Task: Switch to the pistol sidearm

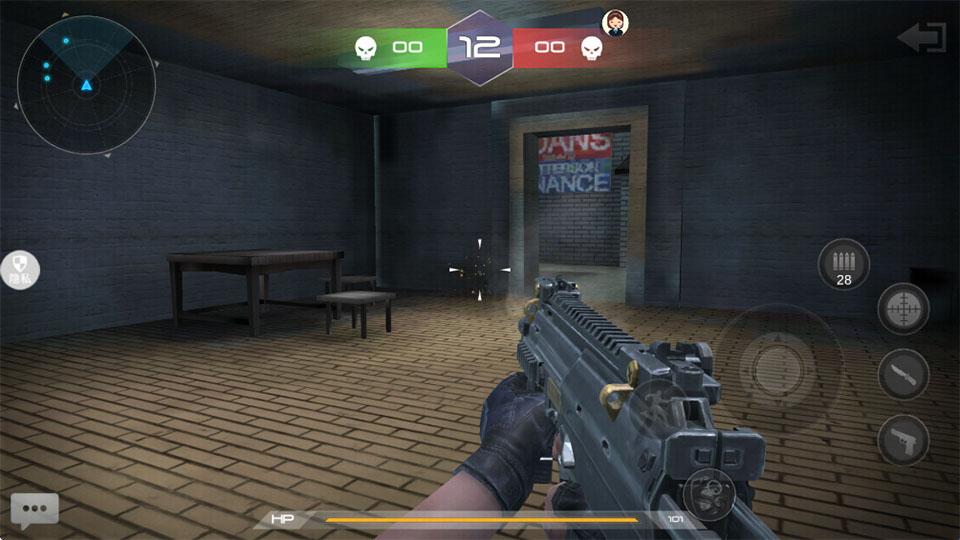Action: tap(903, 440)
